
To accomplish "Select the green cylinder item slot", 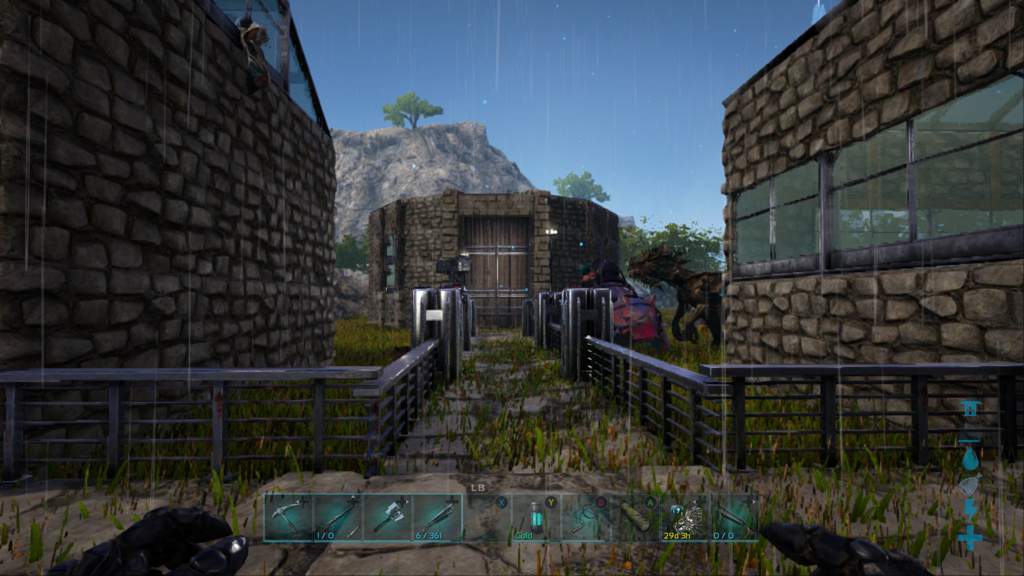I will pyautogui.click(x=635, y=517).
